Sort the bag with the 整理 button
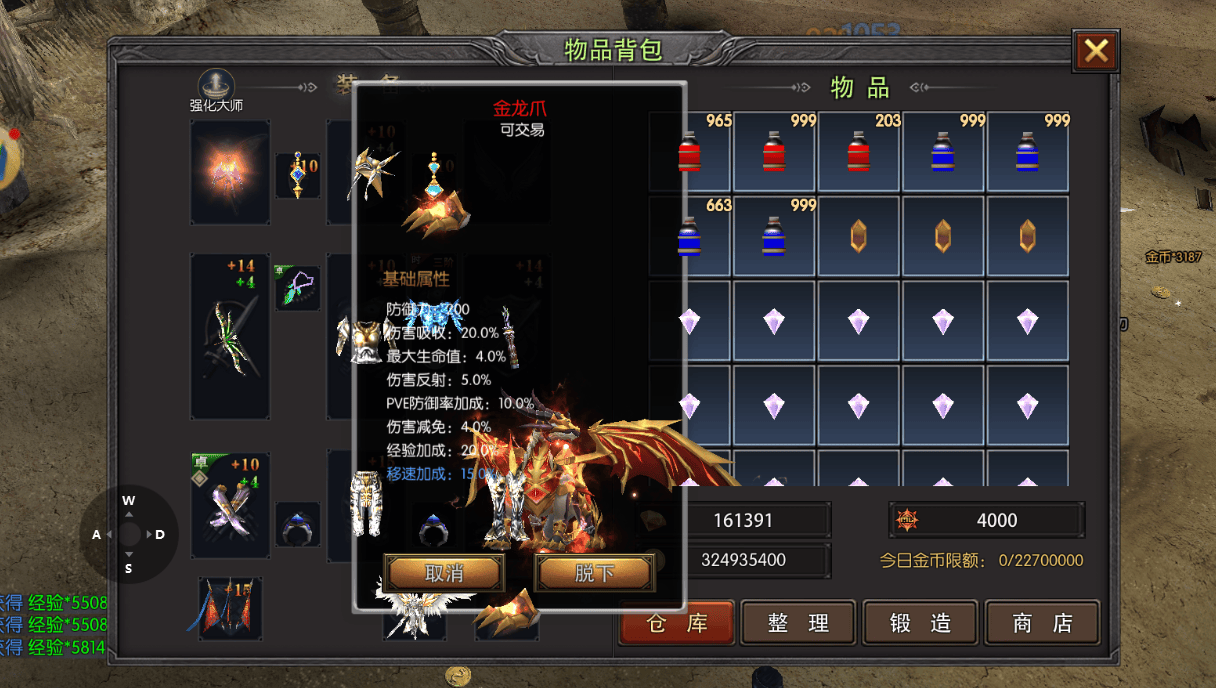Screen dimensions: 1216x688 coord(798,623)
